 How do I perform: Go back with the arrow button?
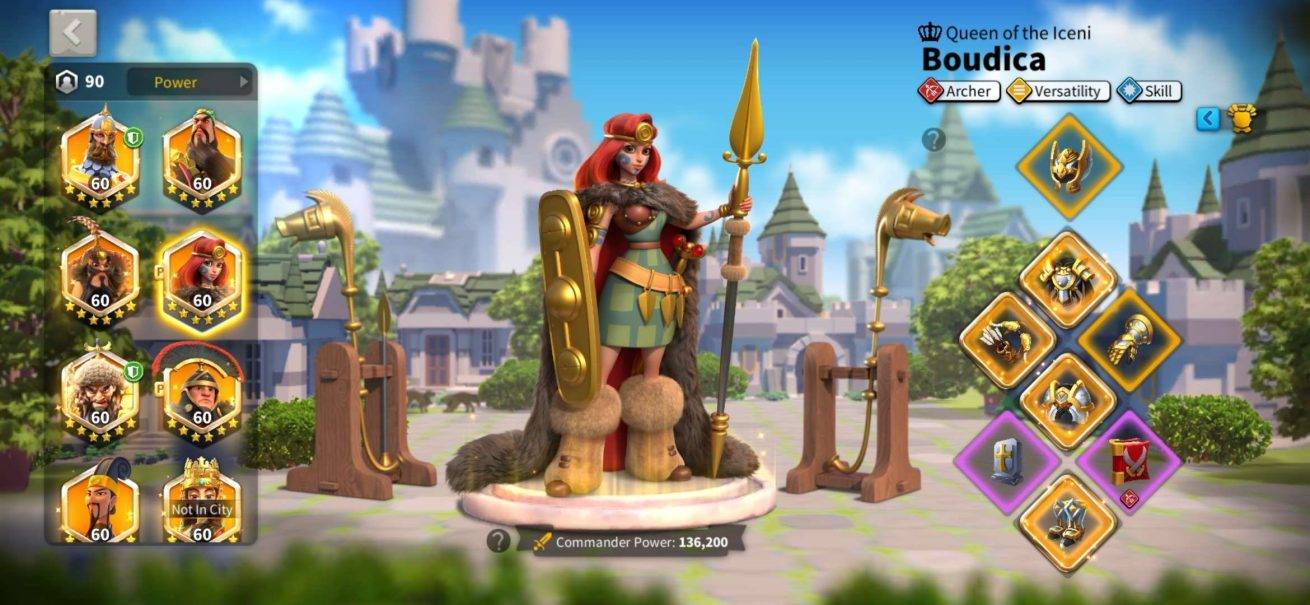click(x=73, y=34)
